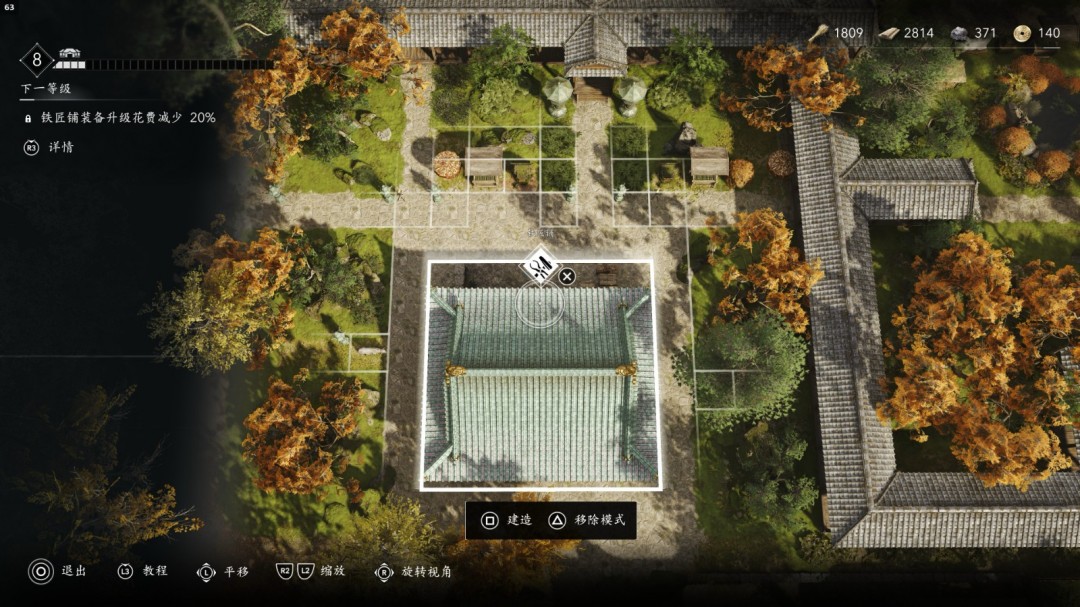Switch to 移除模式 removal mode
This screenshot has height=607, width=1080.
pyautogui.click(x=587, y=520)
